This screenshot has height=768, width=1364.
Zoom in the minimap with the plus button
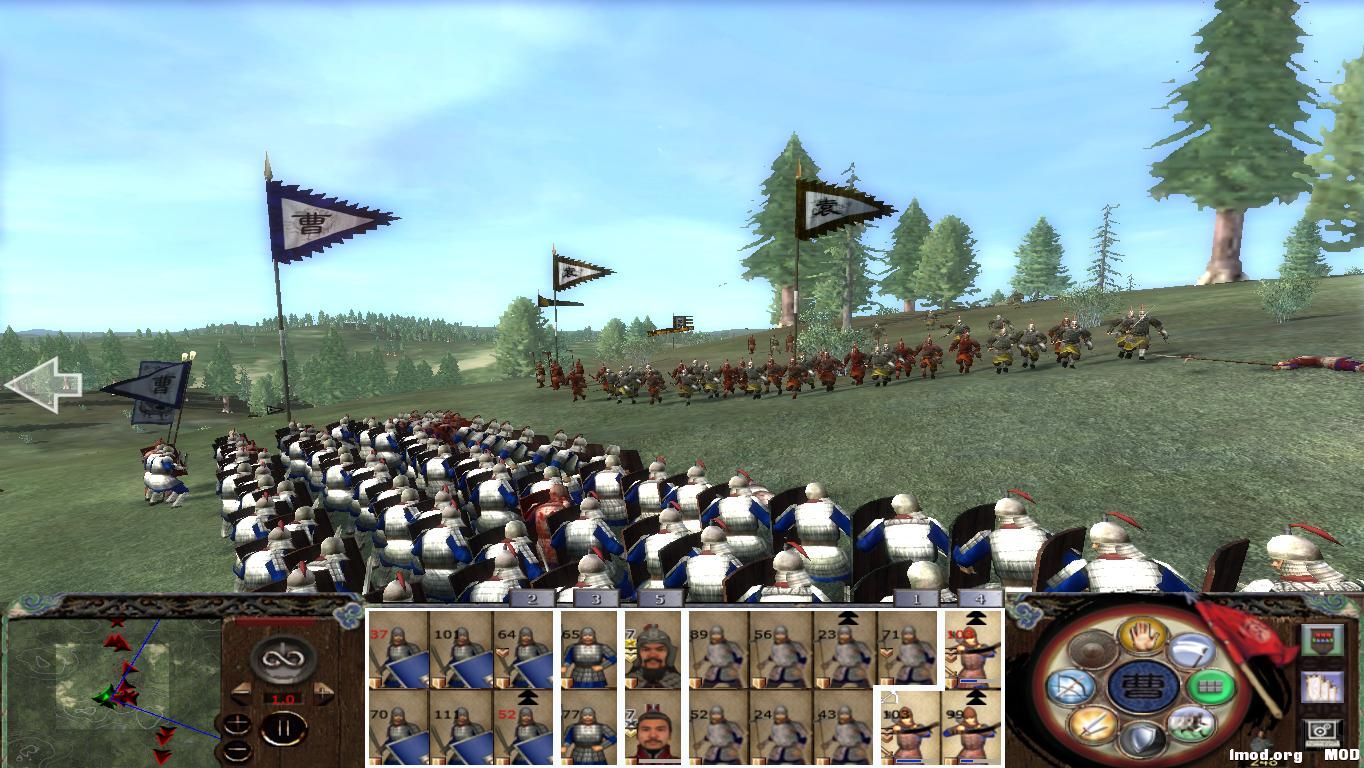pos(238,724)
